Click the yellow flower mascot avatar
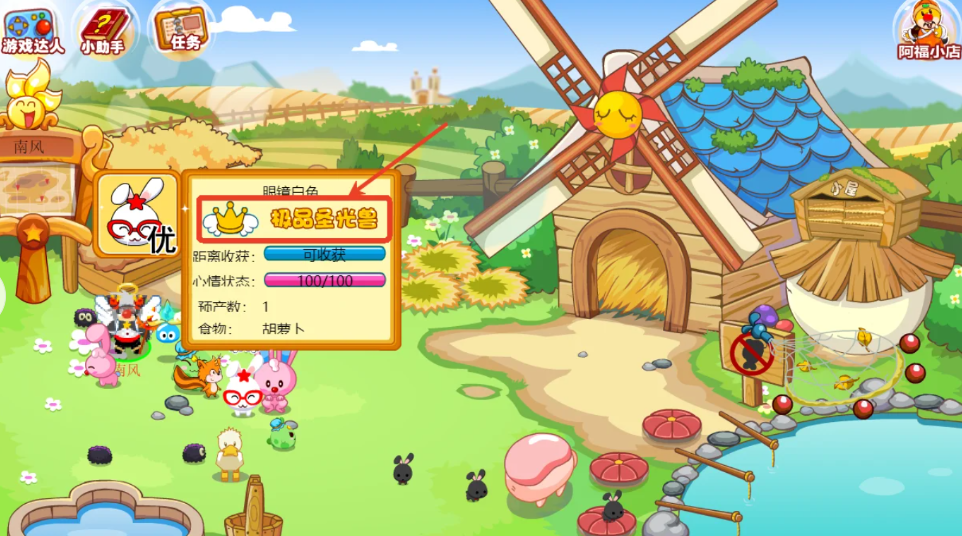This screenshot has width=962, height=536. (x=30, y=95)
